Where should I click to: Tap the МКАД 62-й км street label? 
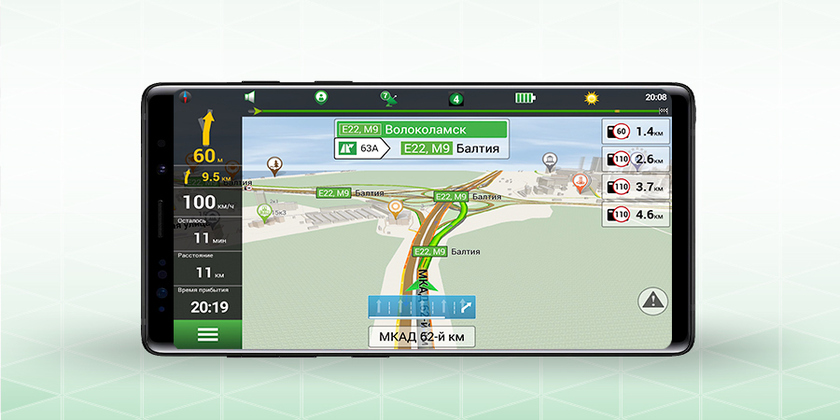click(421, 337)
